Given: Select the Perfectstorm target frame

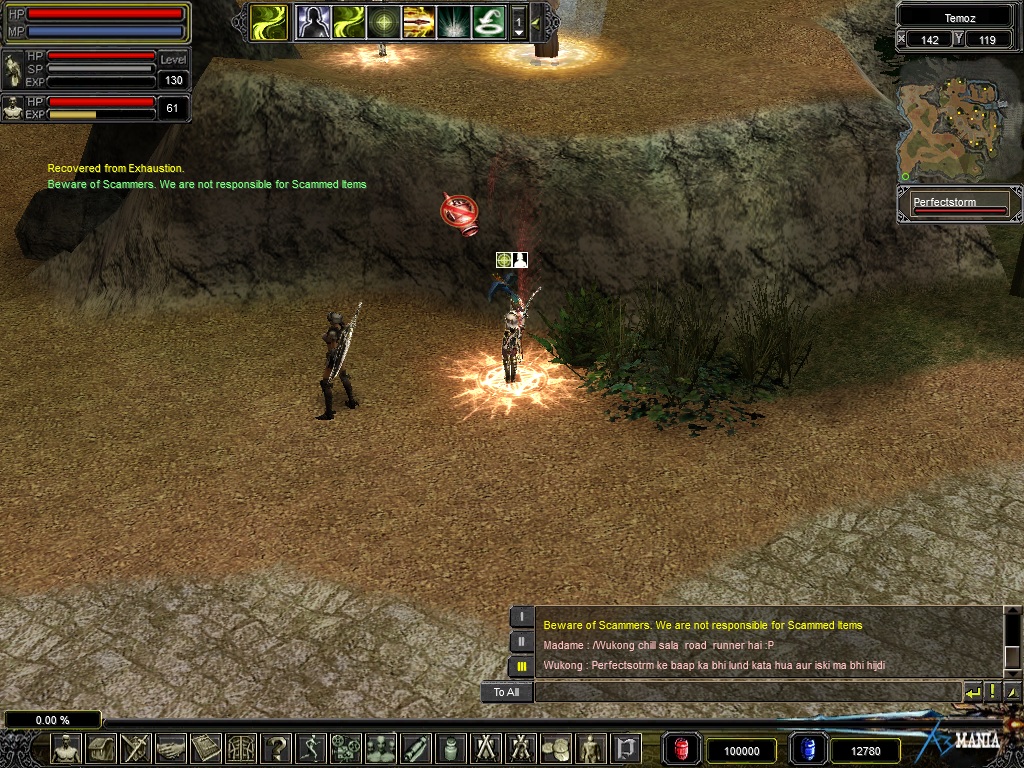Looking at the screenshot, I should (x=959, y=205).
